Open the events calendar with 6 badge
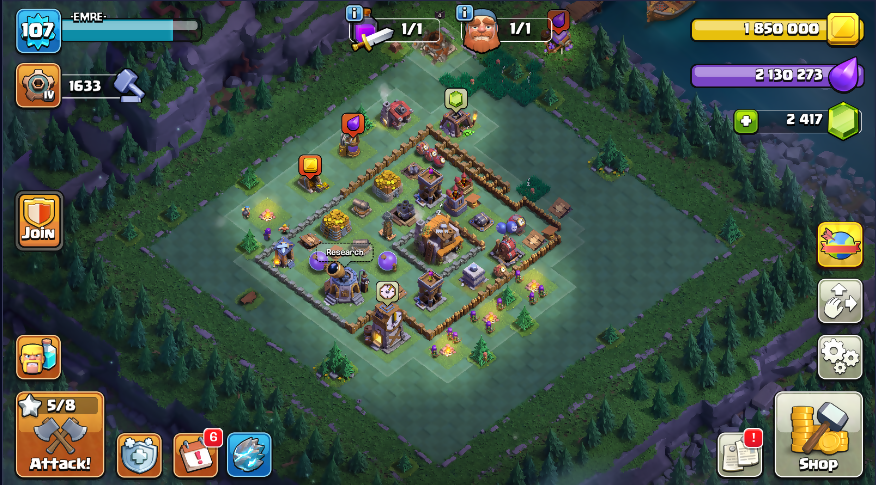The width and height of the screenshot is (876, 485). [x=195, y=455]
